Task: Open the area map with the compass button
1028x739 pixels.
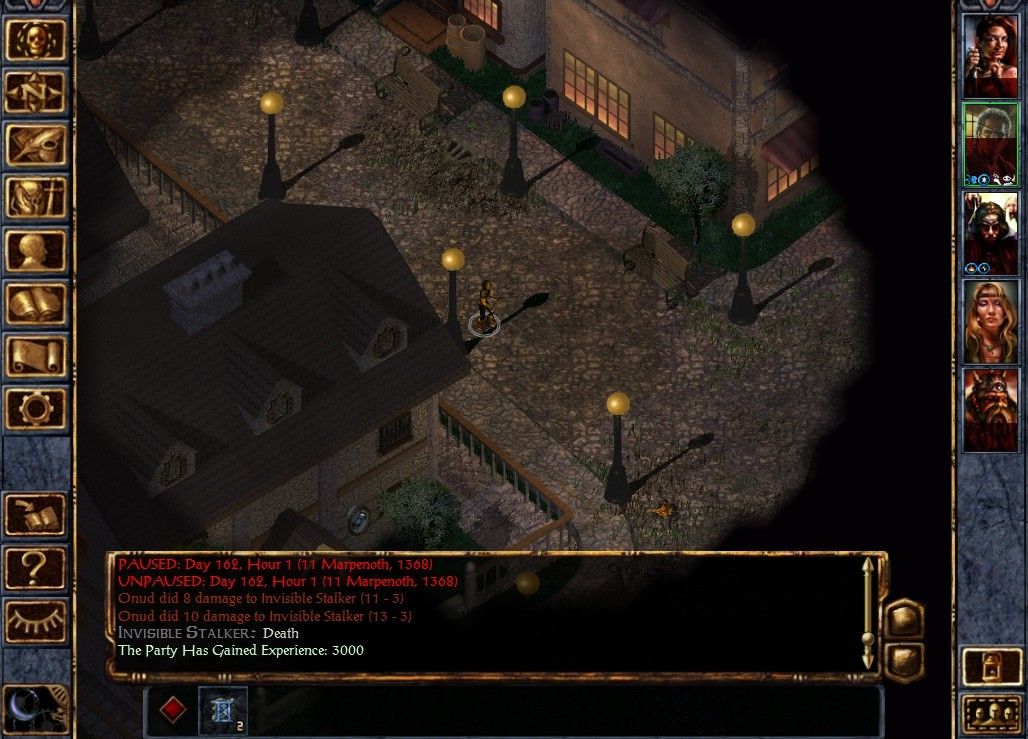Action: coord(36,93)
